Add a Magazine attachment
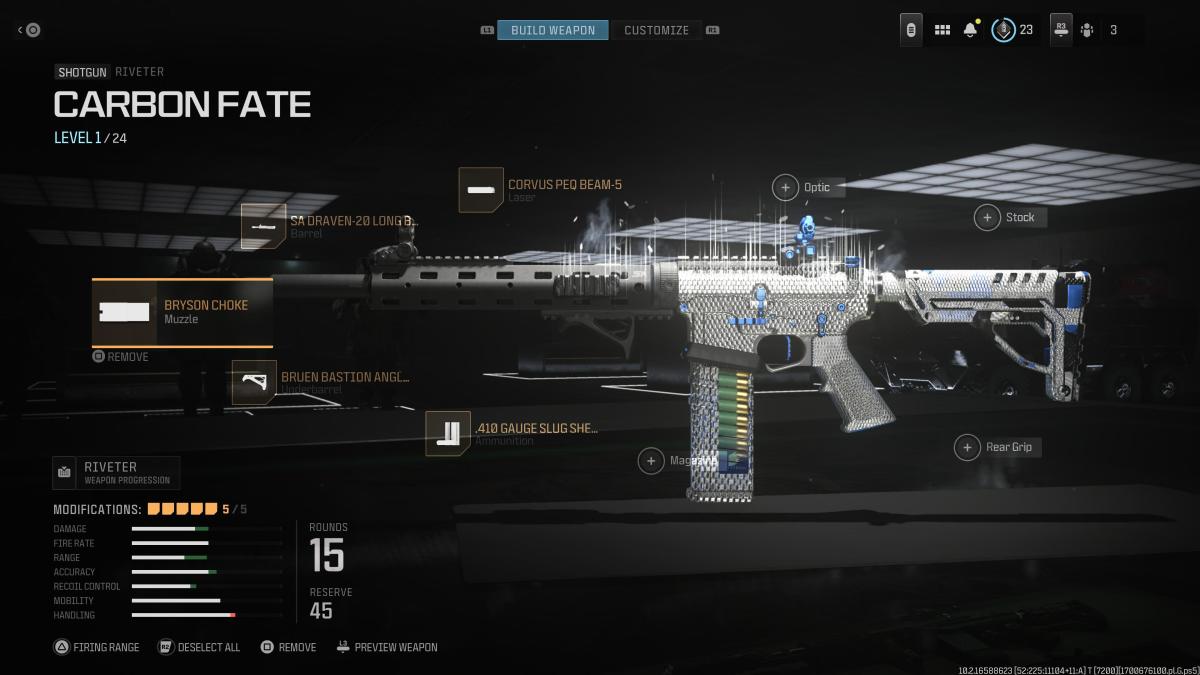 [x=651, y=460]
